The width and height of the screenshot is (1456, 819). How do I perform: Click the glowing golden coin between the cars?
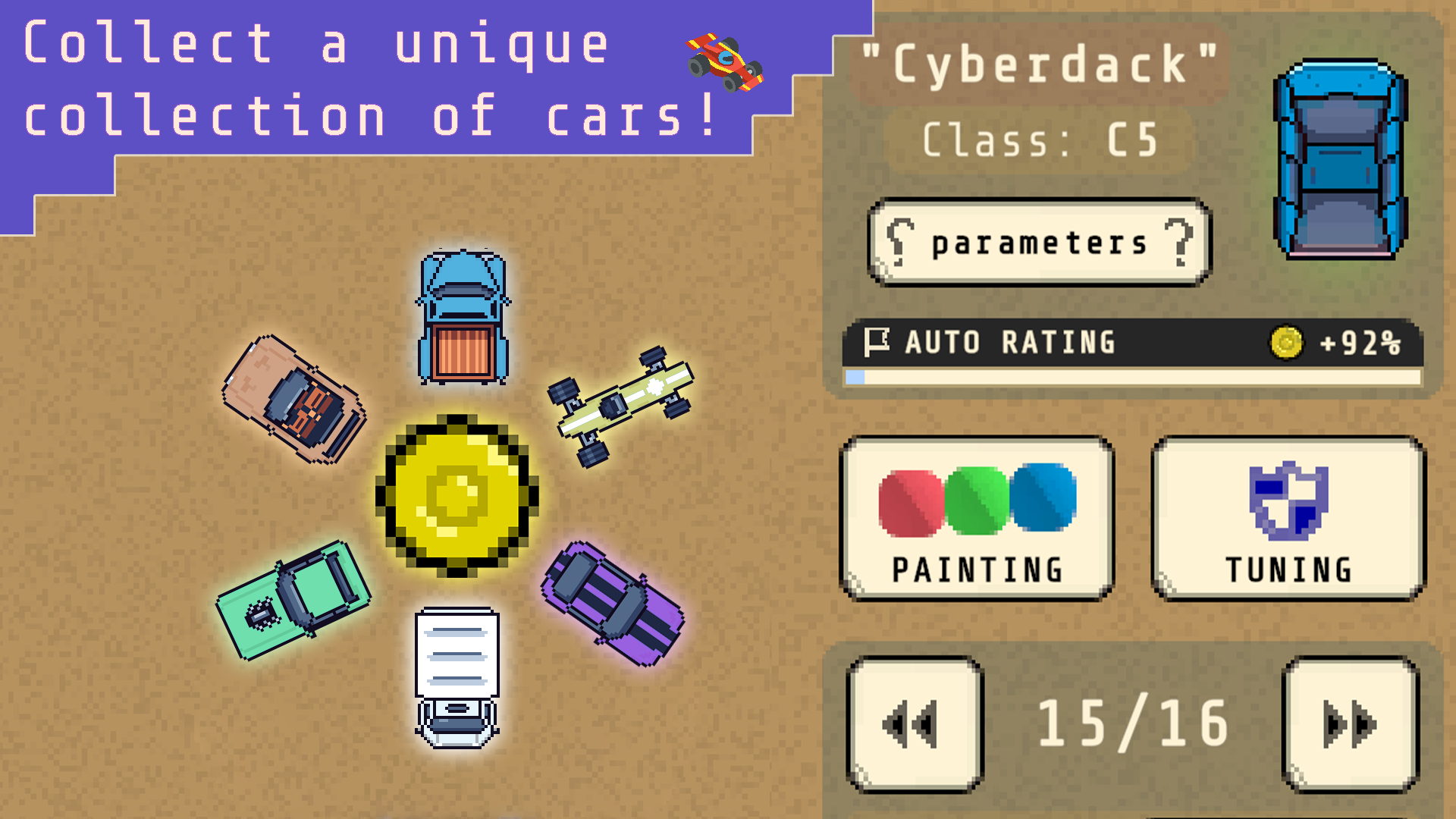click(457, 497)
